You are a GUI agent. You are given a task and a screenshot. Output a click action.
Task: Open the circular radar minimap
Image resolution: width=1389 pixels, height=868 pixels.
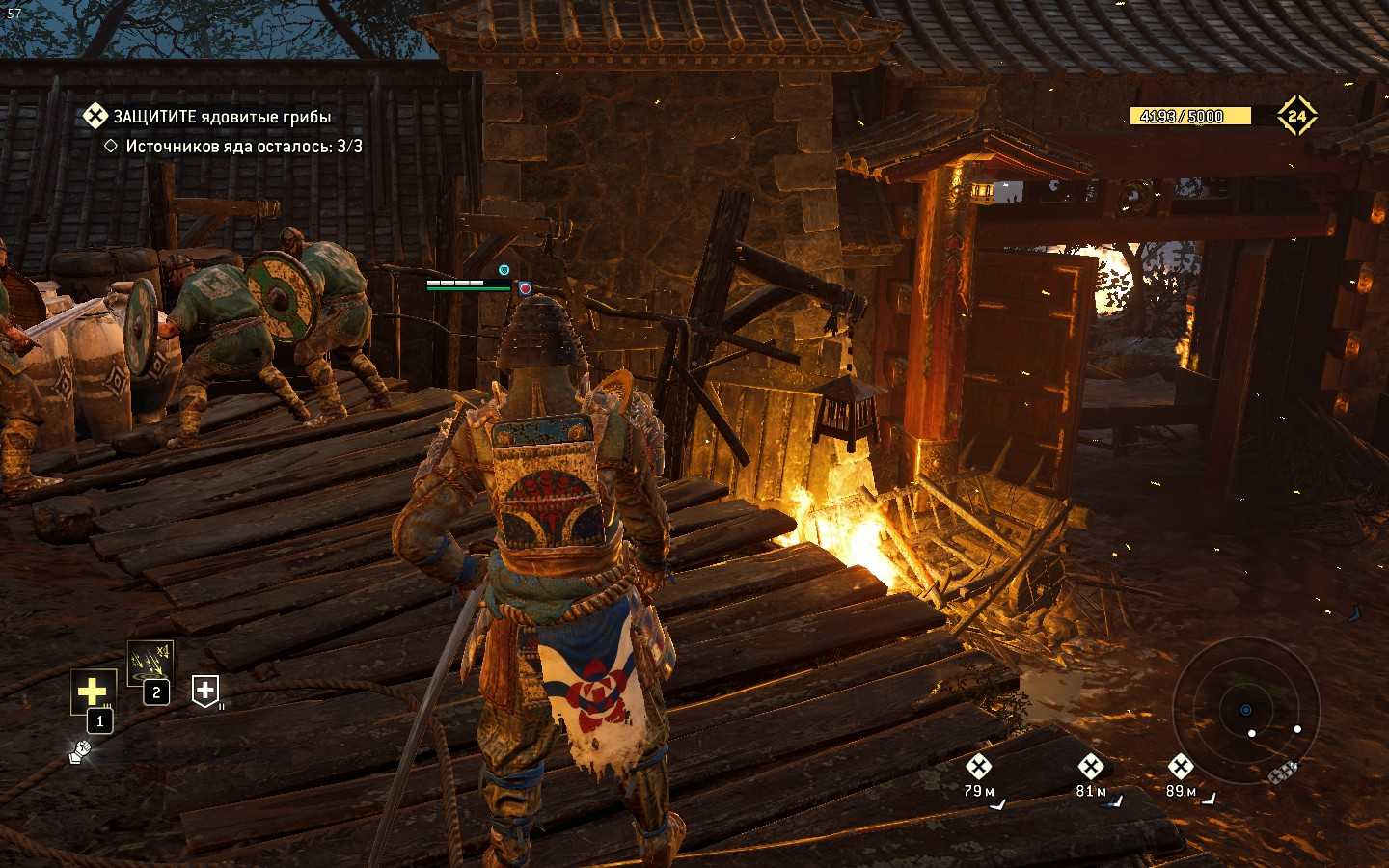pos(1245,710)
